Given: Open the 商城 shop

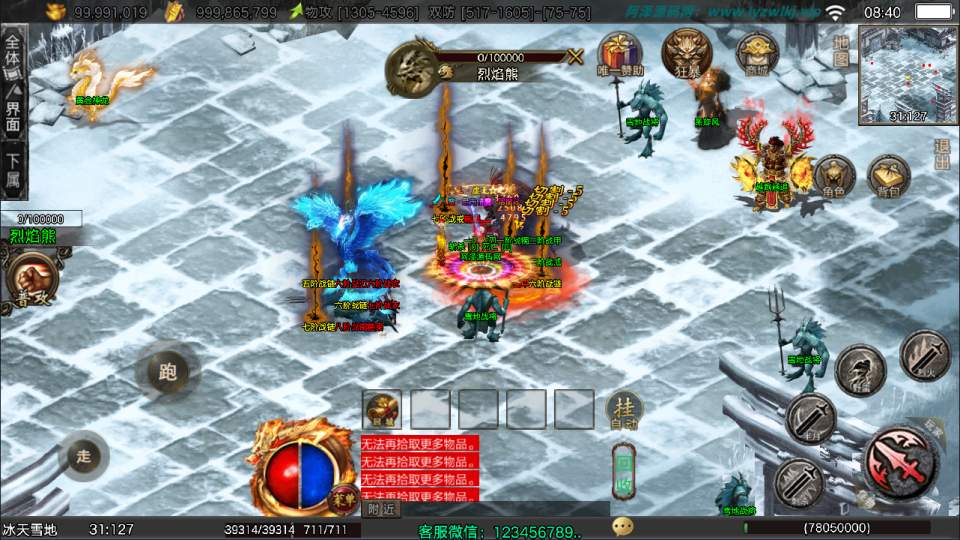Looking at the screenshot, I should click(x=756, y=53).
